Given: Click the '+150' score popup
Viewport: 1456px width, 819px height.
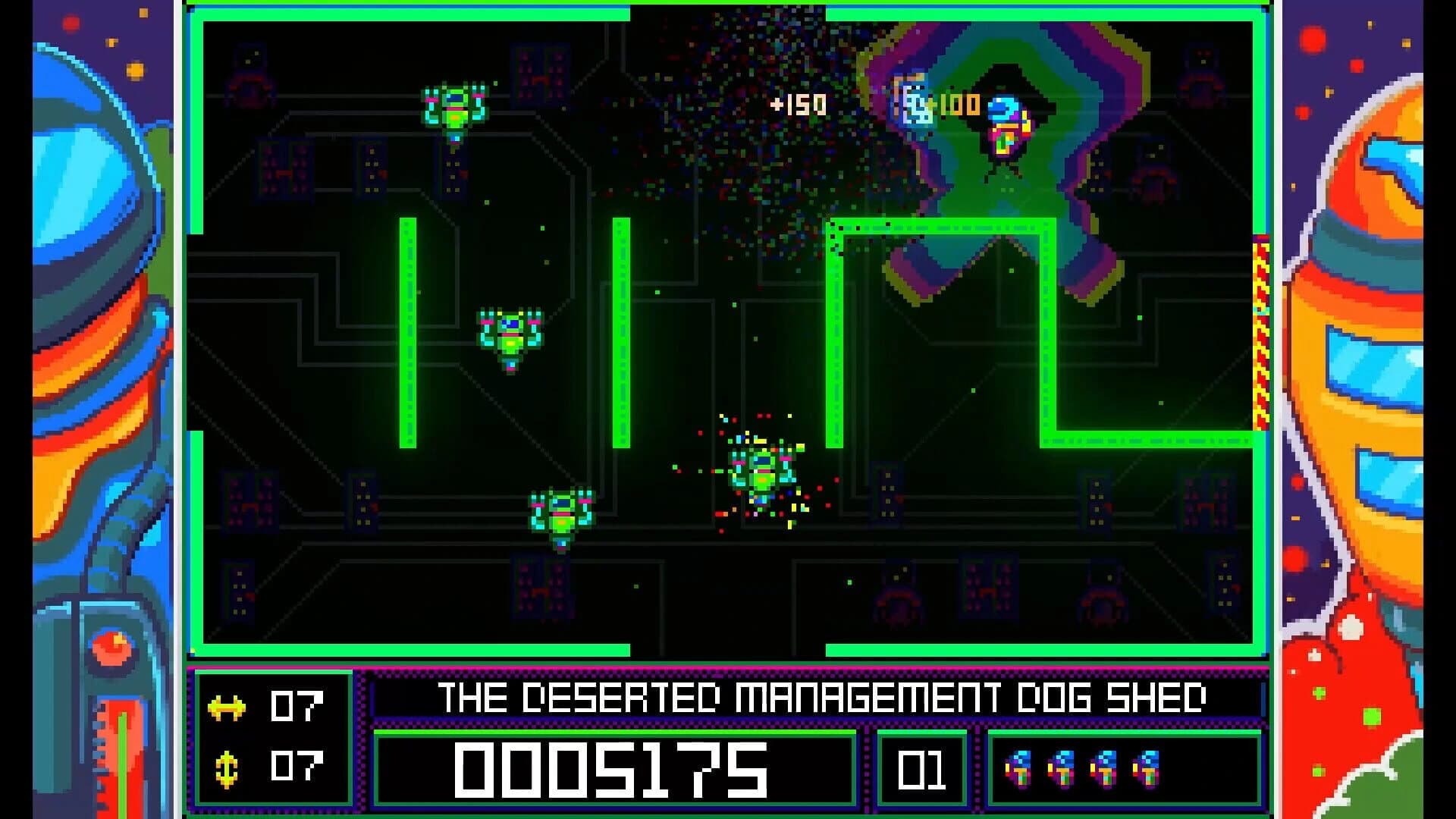Looking at the screenshot, I should coord(801,105).
